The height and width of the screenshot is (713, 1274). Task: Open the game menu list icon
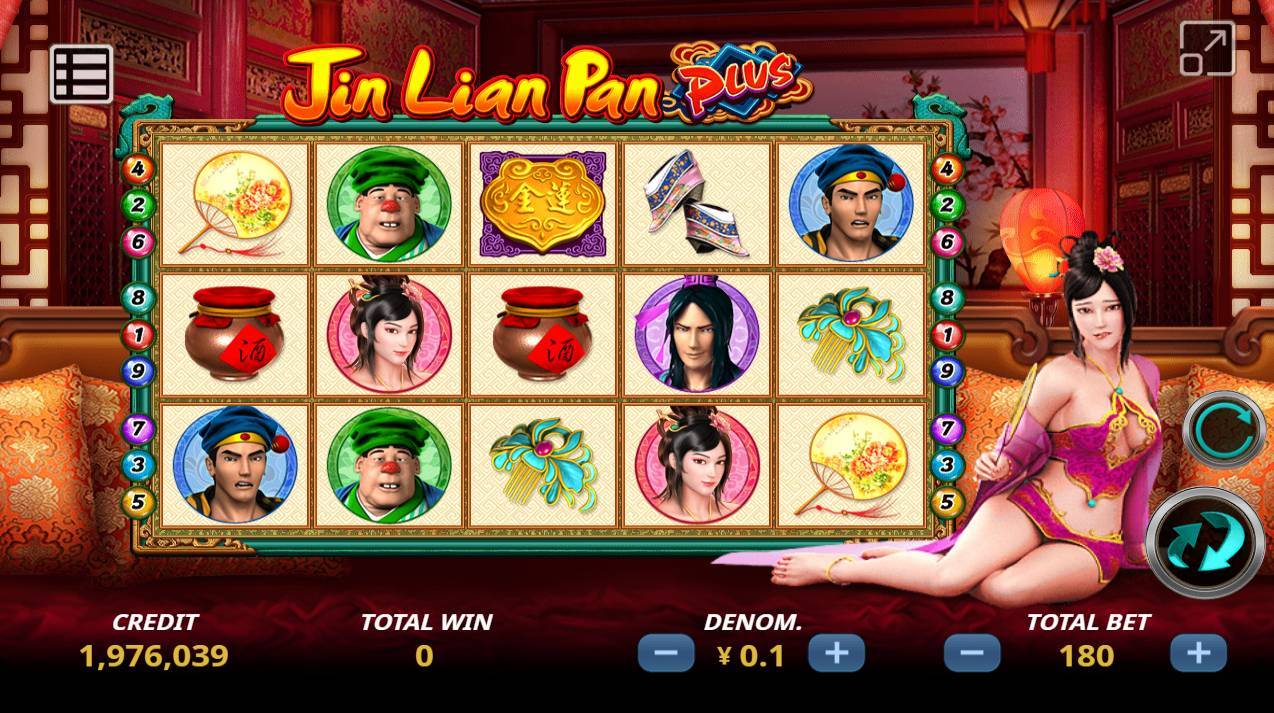(x=81, y=73)
